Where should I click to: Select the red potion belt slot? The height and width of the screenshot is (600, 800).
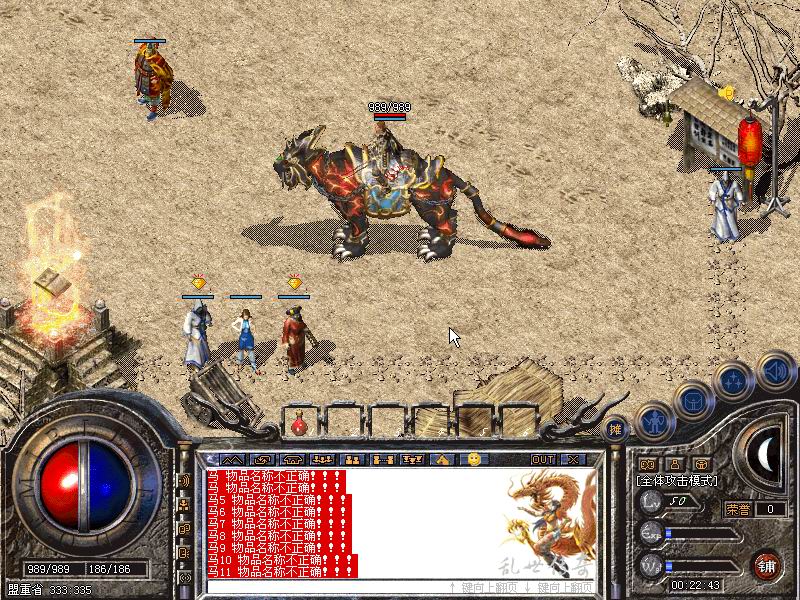[298, 425]
